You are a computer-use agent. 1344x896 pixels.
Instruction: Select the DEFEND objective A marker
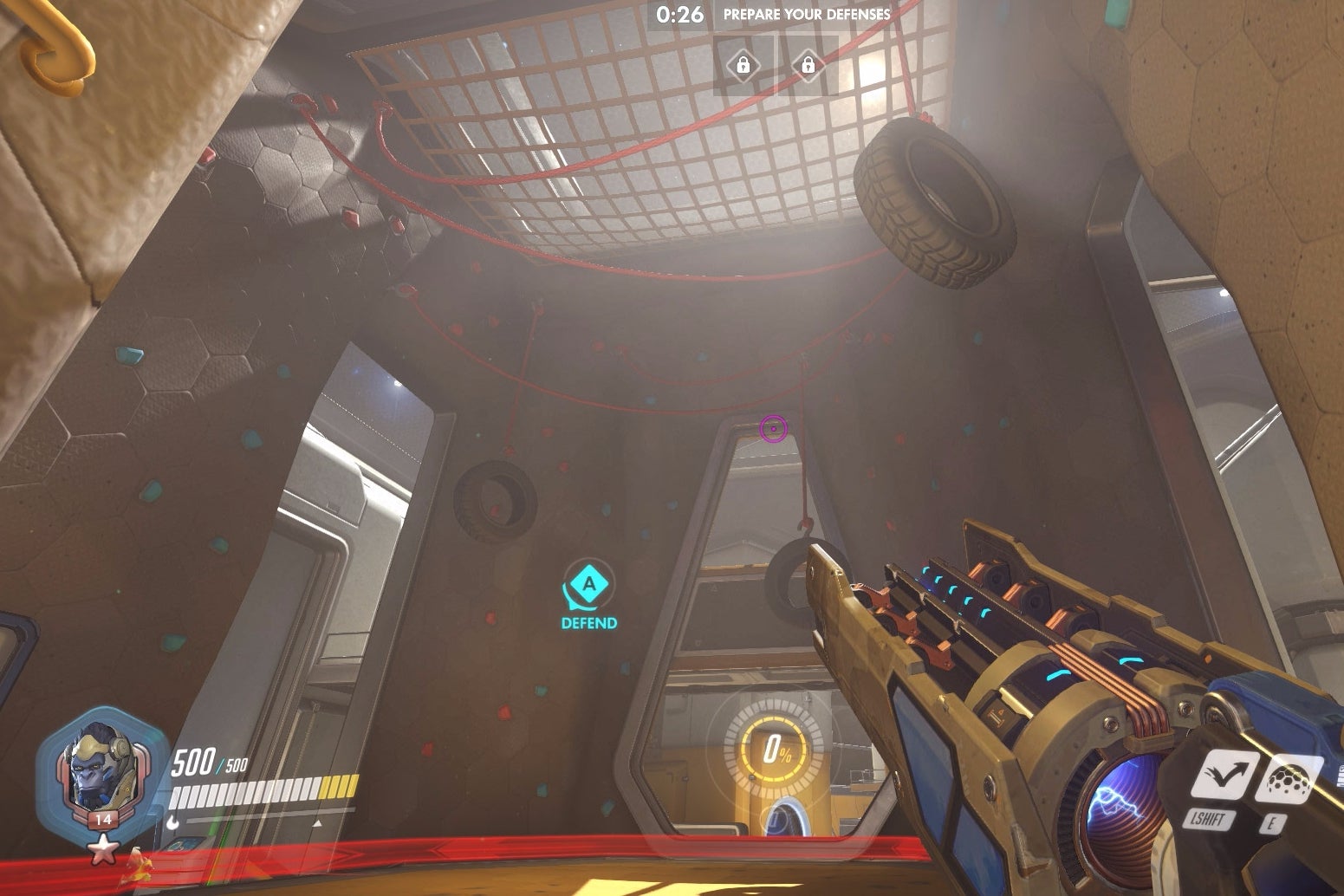pos(588,588)
